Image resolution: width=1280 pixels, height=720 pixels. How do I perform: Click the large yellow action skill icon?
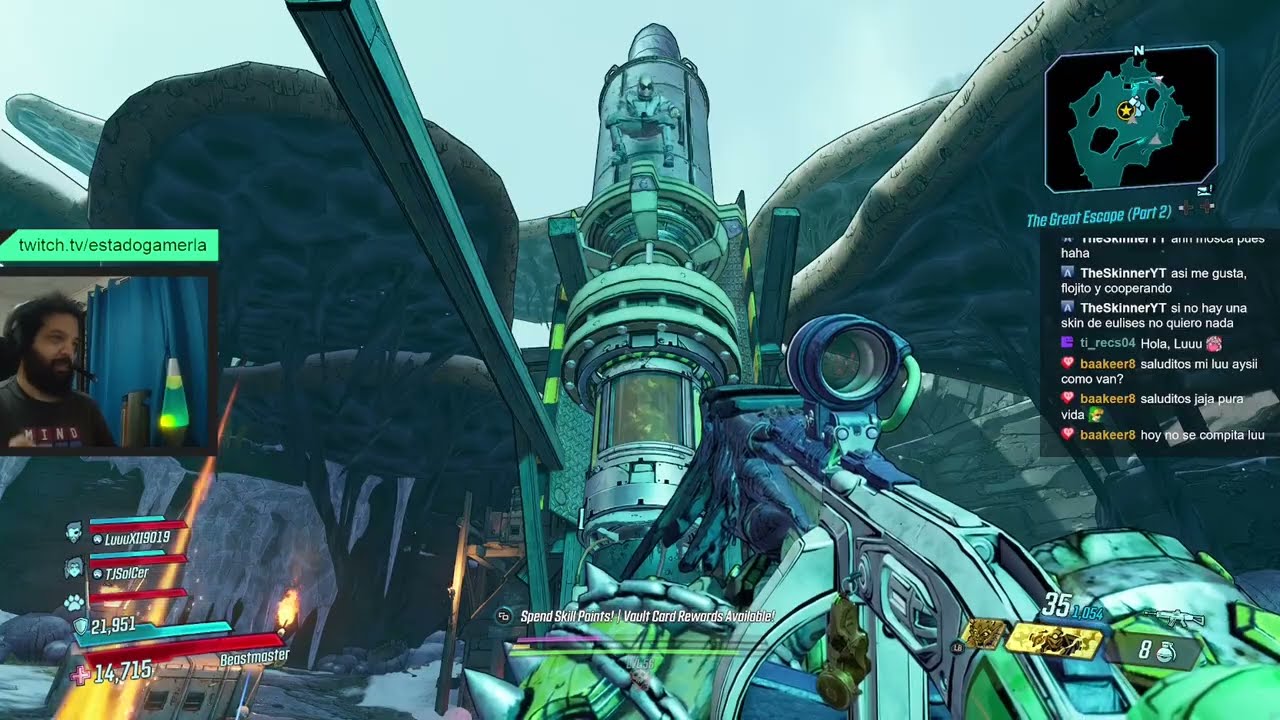pyautogui.click(x=1053, y=641)
